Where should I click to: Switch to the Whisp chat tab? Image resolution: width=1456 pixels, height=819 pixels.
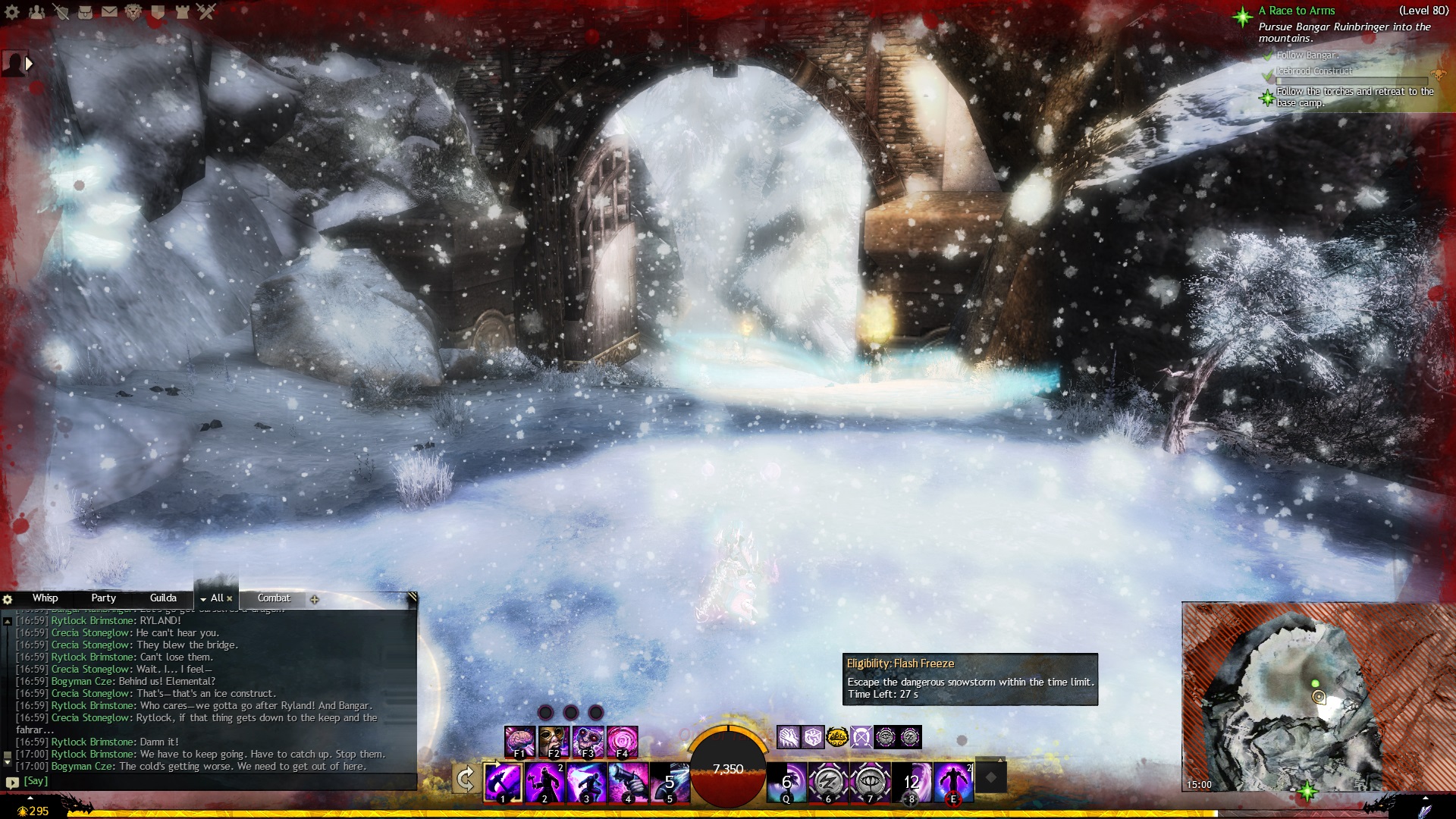45,598
